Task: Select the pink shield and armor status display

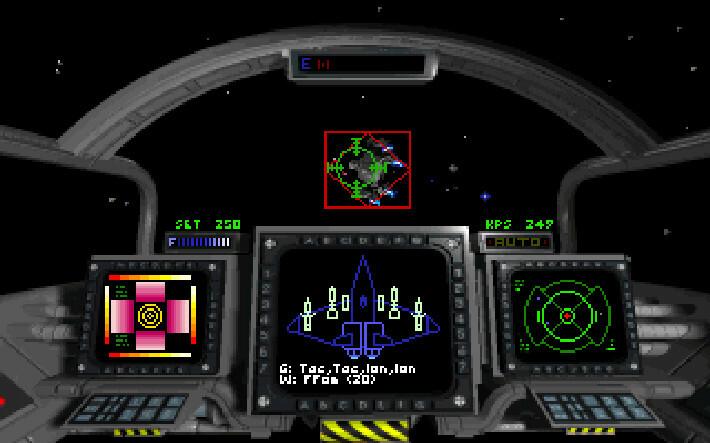Action: [149, 316]
